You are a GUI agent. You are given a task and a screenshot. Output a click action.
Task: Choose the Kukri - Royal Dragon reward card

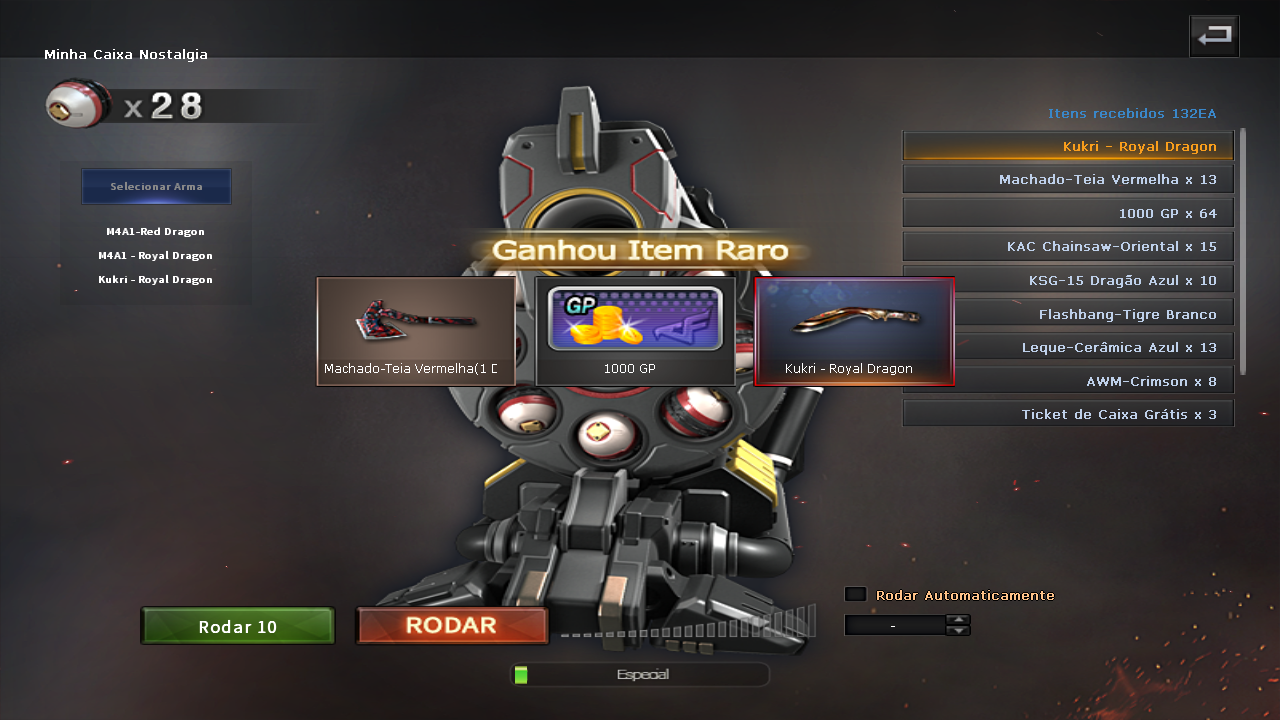854,331
